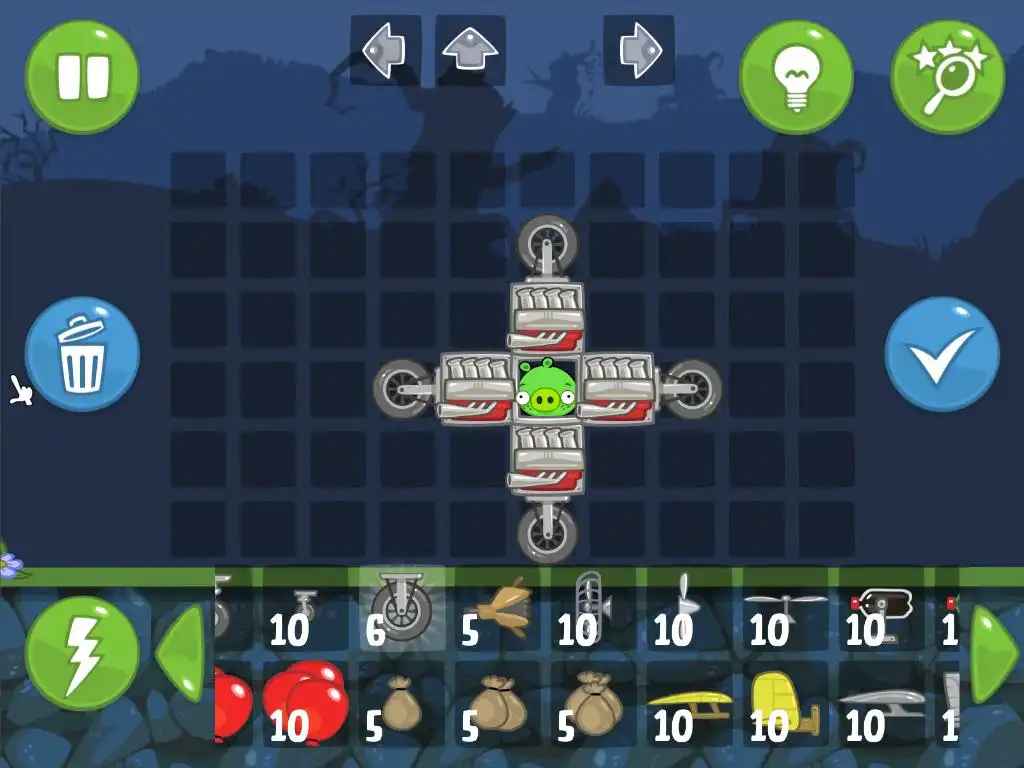Shift the contraption left with the arrow
The image size is (1024, 768).
tap(385, 49)
